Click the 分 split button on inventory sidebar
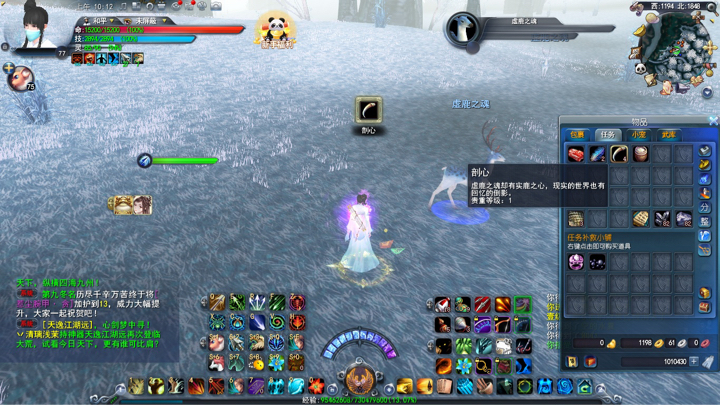The width and height of the screenshot is (720, 405). tap(705, 208)
